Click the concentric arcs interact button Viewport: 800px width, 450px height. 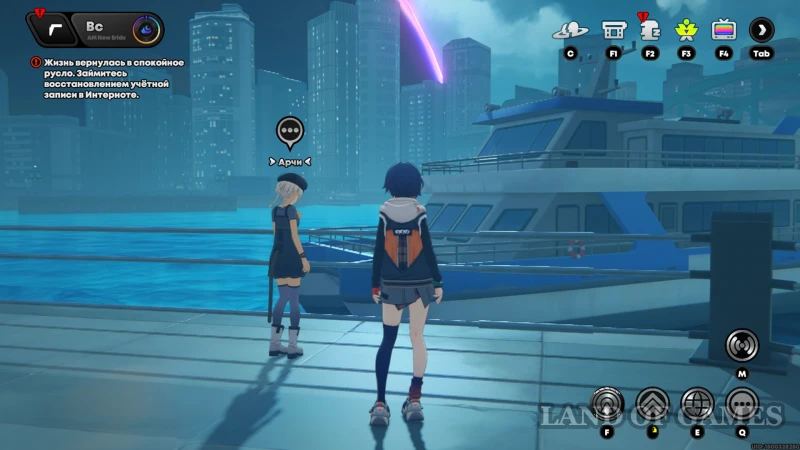pyautogui.click(x=607, y=403)
